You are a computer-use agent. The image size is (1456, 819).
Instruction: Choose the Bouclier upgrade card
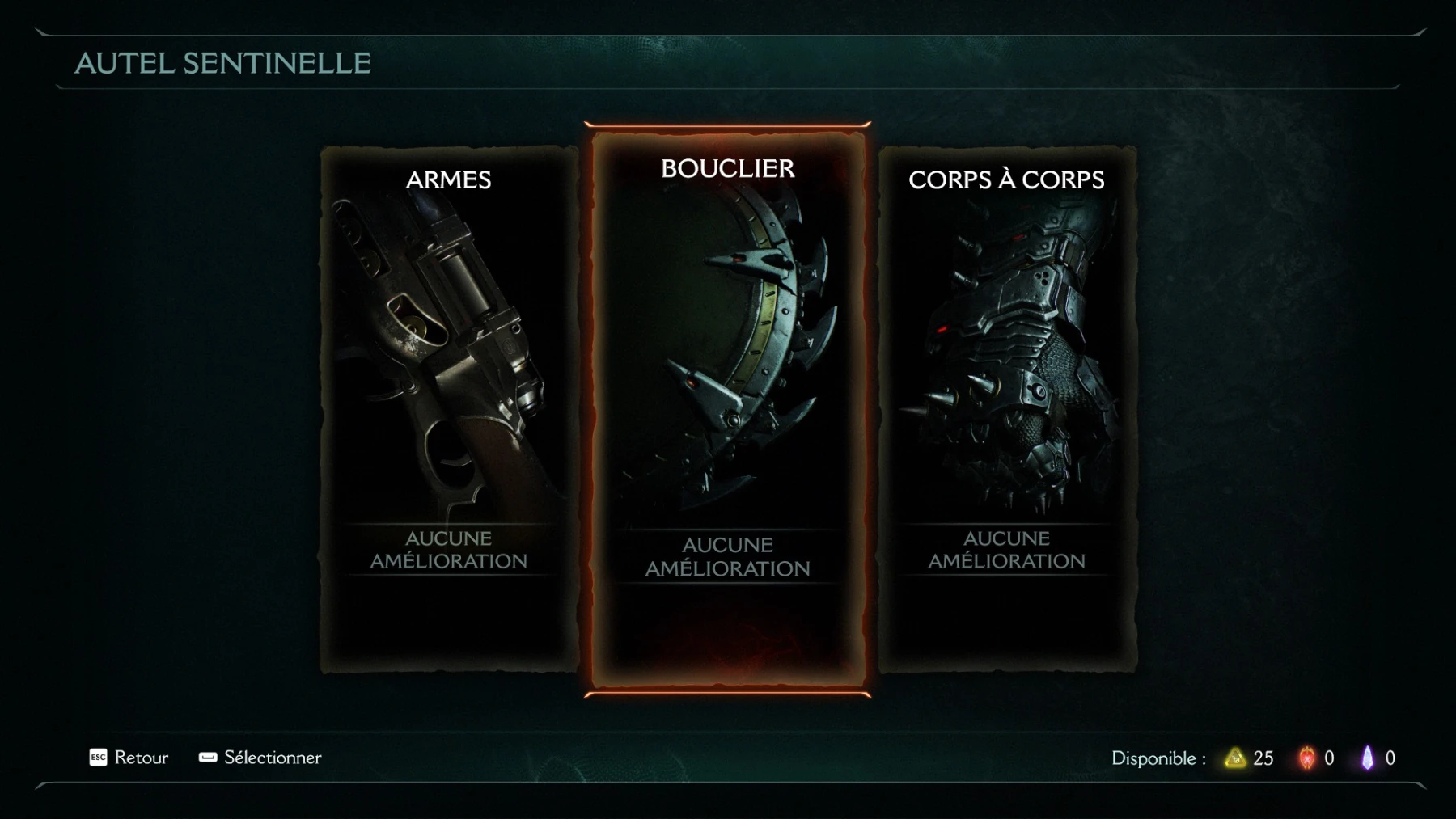click(727, 408)
